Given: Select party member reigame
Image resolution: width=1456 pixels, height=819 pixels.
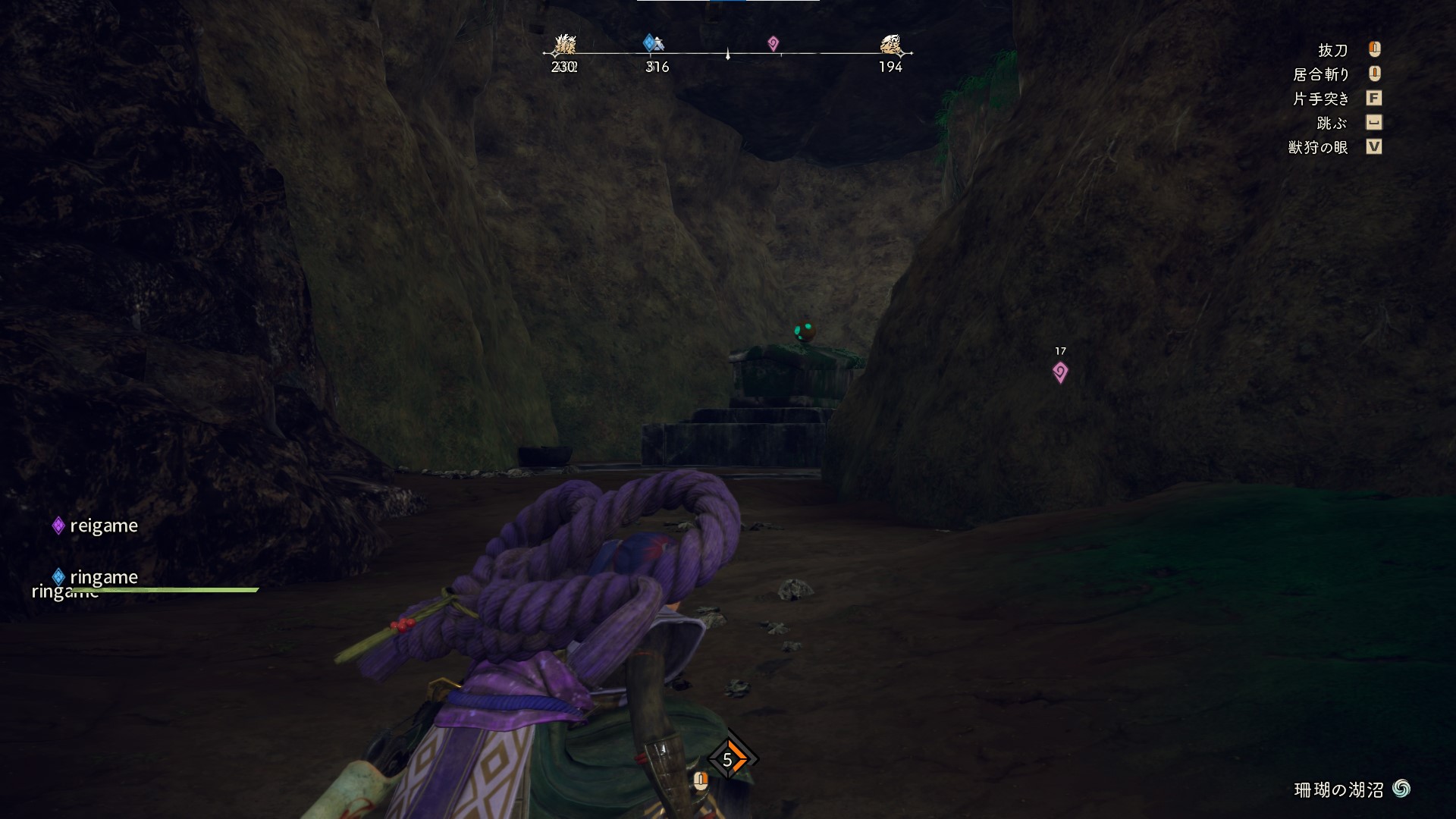Looking at the screenshot, I should coord(103,526).
